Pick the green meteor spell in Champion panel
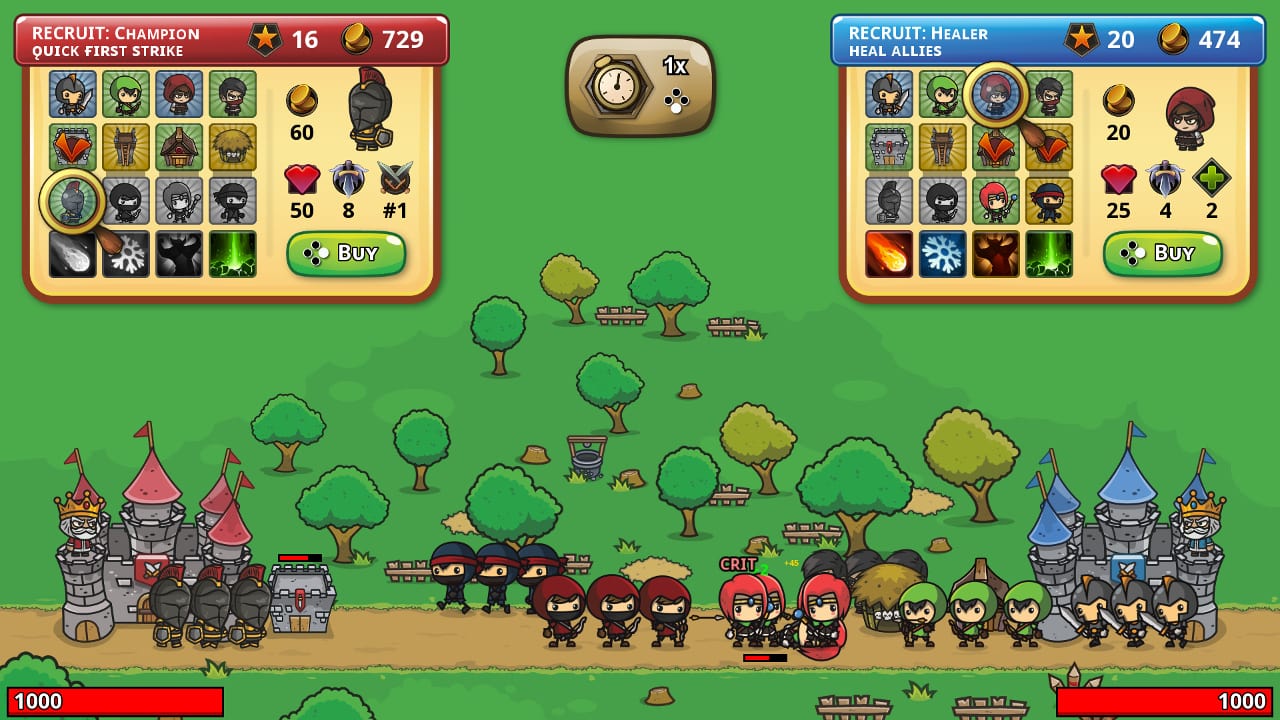The width and height of the screenshot is (1280, 720). [233, 253]
